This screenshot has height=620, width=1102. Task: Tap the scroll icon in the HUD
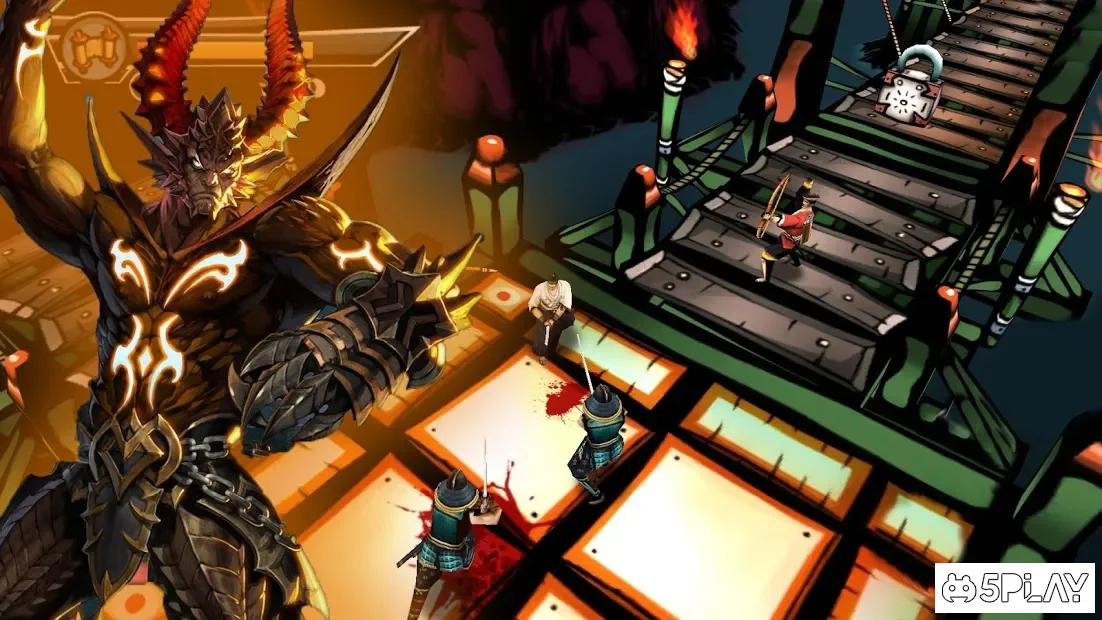point(90,44)
